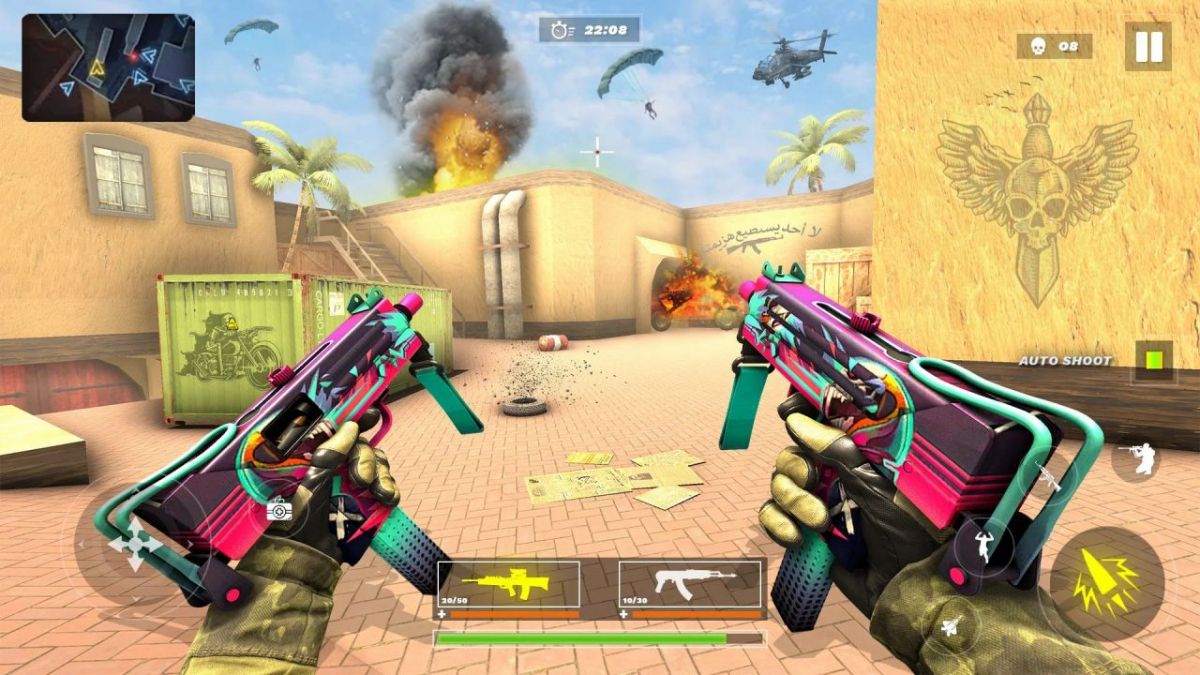Viewport: 1200px width, 675px height.
Task: Toggle the Auto Shoot green switch
Action: (1154, 360)
